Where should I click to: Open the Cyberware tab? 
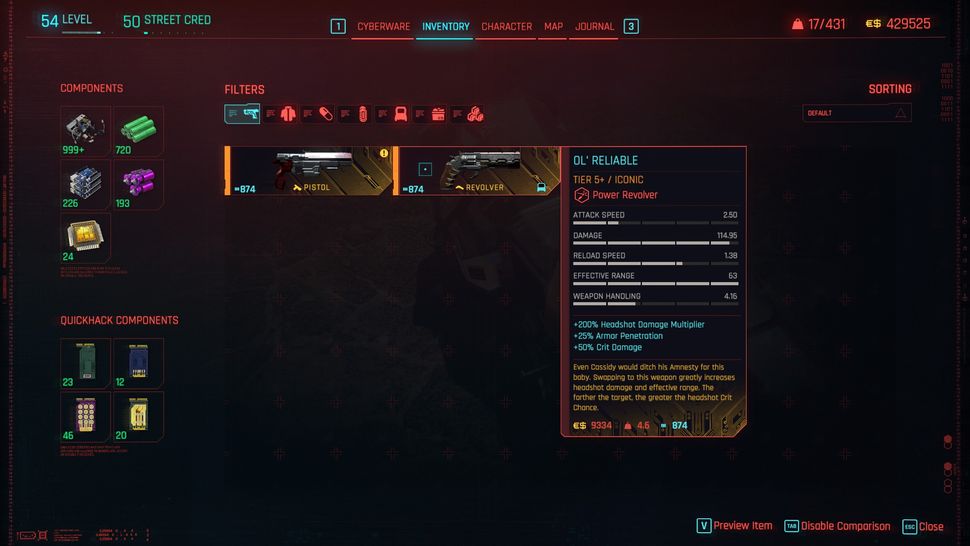tap(383, 26)
